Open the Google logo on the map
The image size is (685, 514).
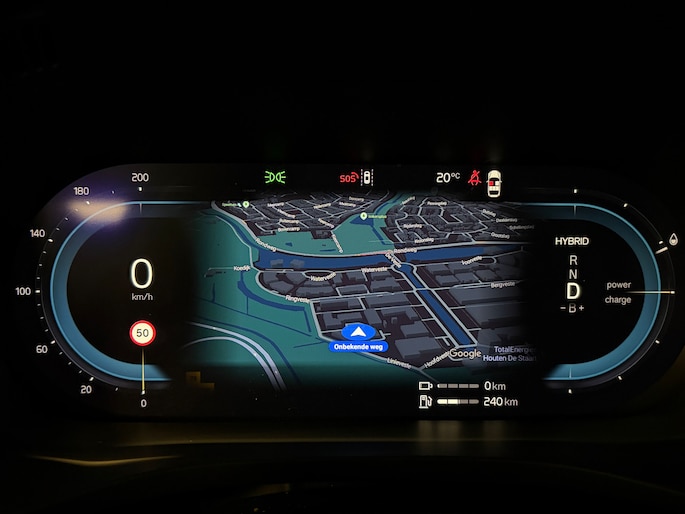click(465, 353)
